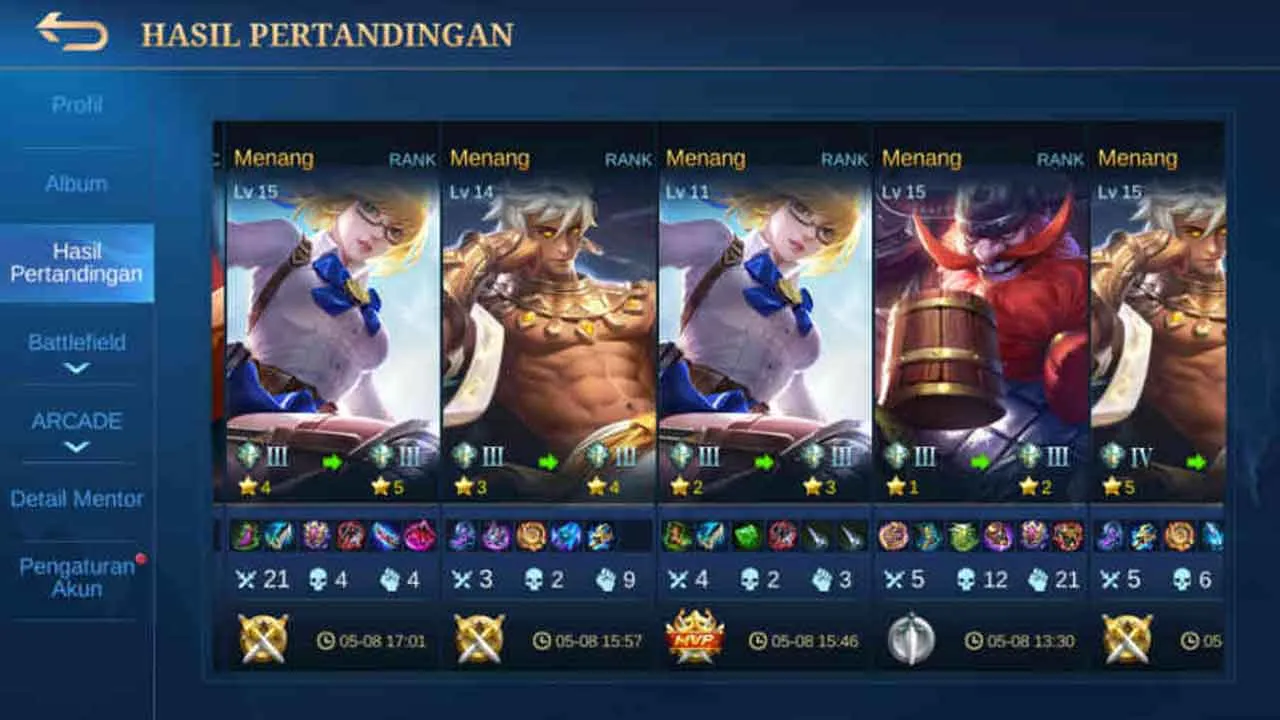The height and width of the screenshot is (720, 1280).
Task: Open the Profil menu item
Action: tap(77, 104)
